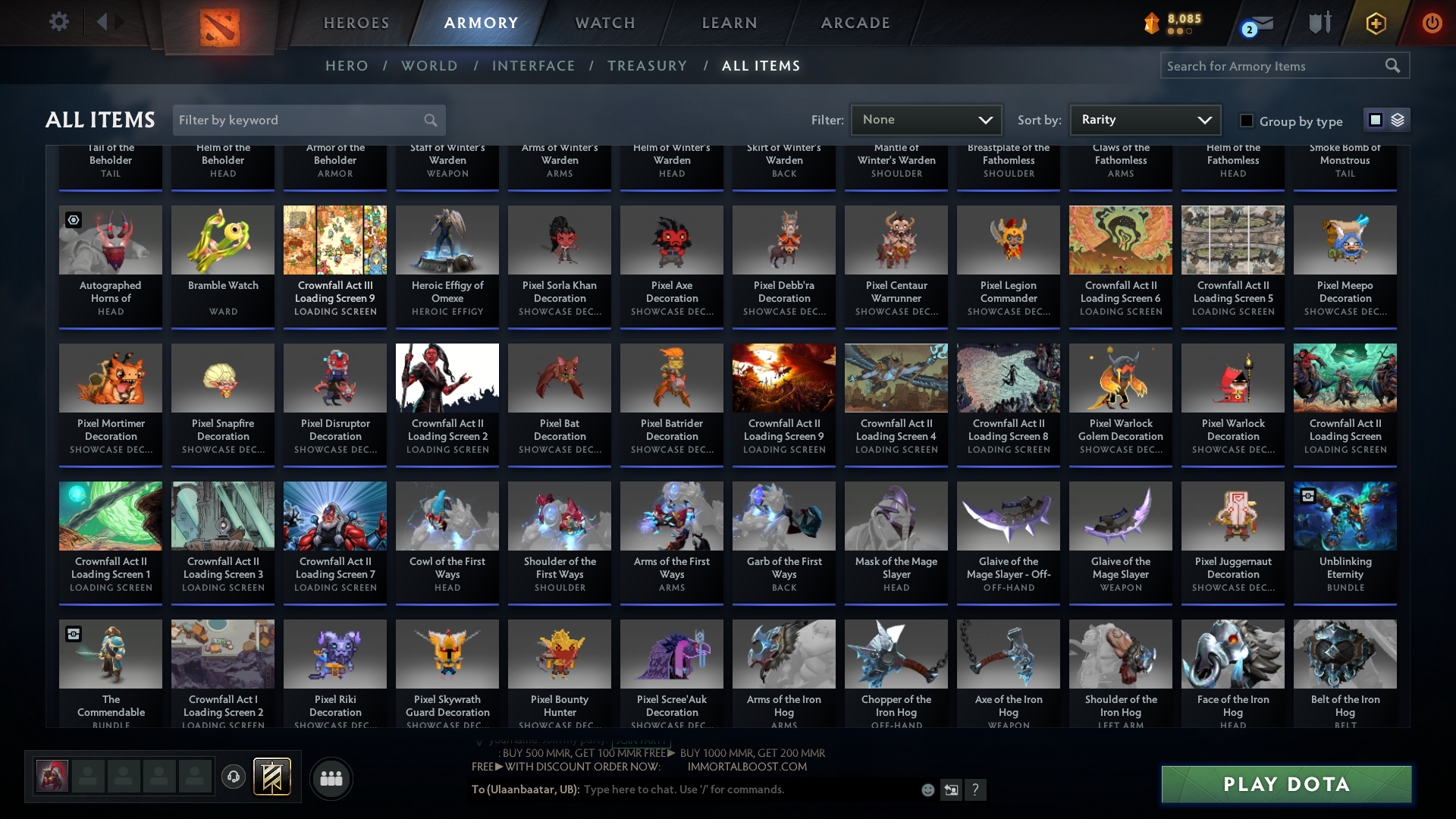Image resolution: width=1456 pixels, height=819 pixels.
Task: Open the TREASURY section
Action: coord(647,65)
